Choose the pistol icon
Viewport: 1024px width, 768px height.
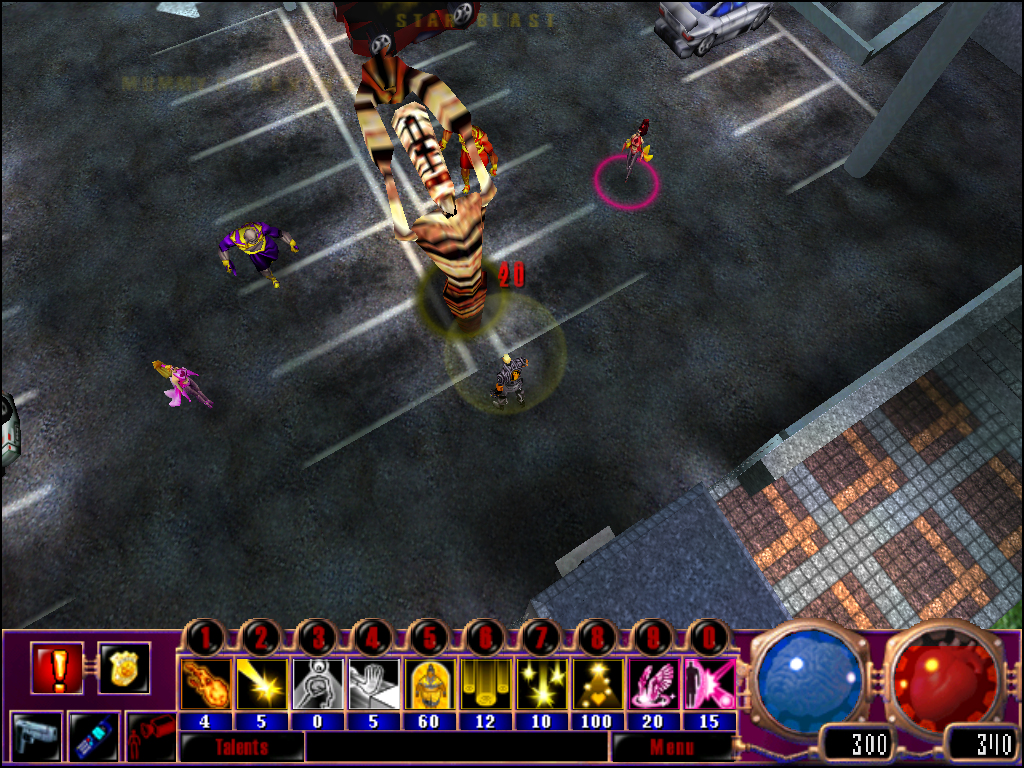pyautogui.click(x=37, y=737)
